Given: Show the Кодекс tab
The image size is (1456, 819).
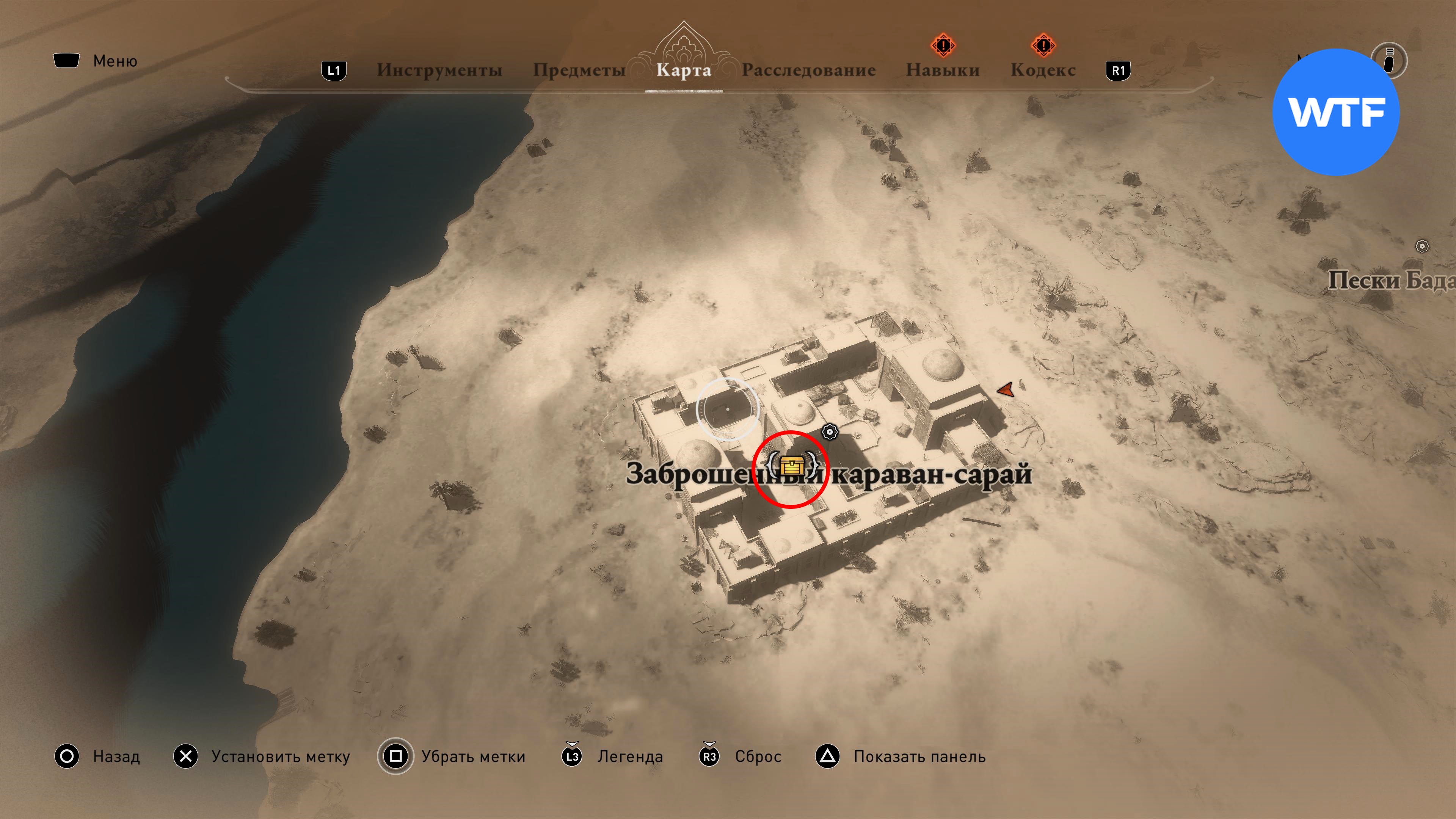Looking at the screenshot, I should [x=1043, y=70].
